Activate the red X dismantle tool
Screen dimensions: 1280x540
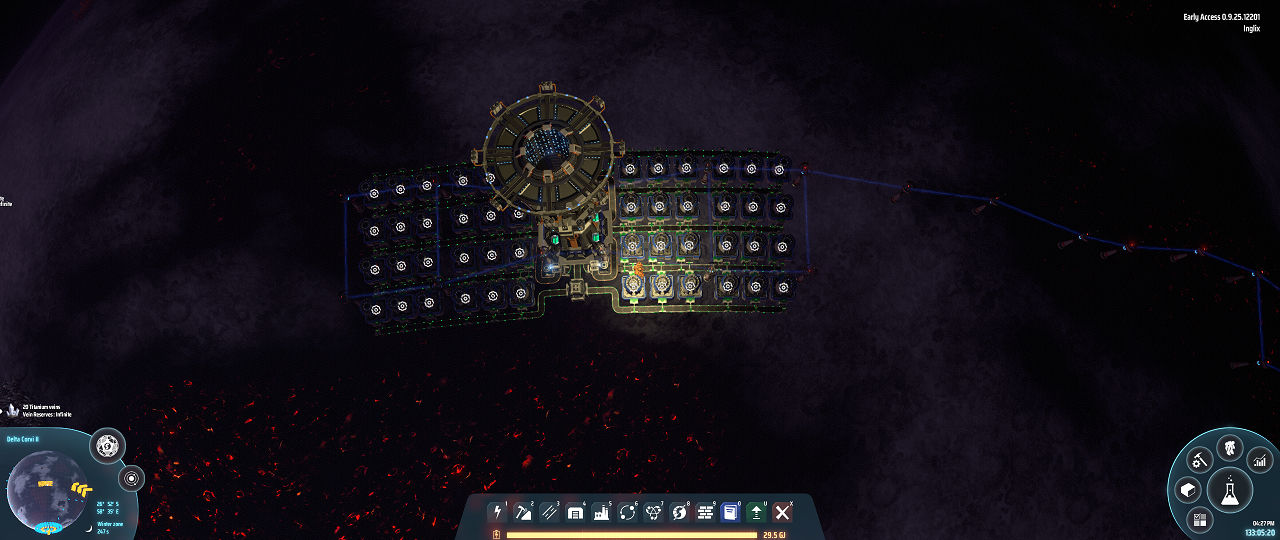pyautogui.click(x=783, y=512)
